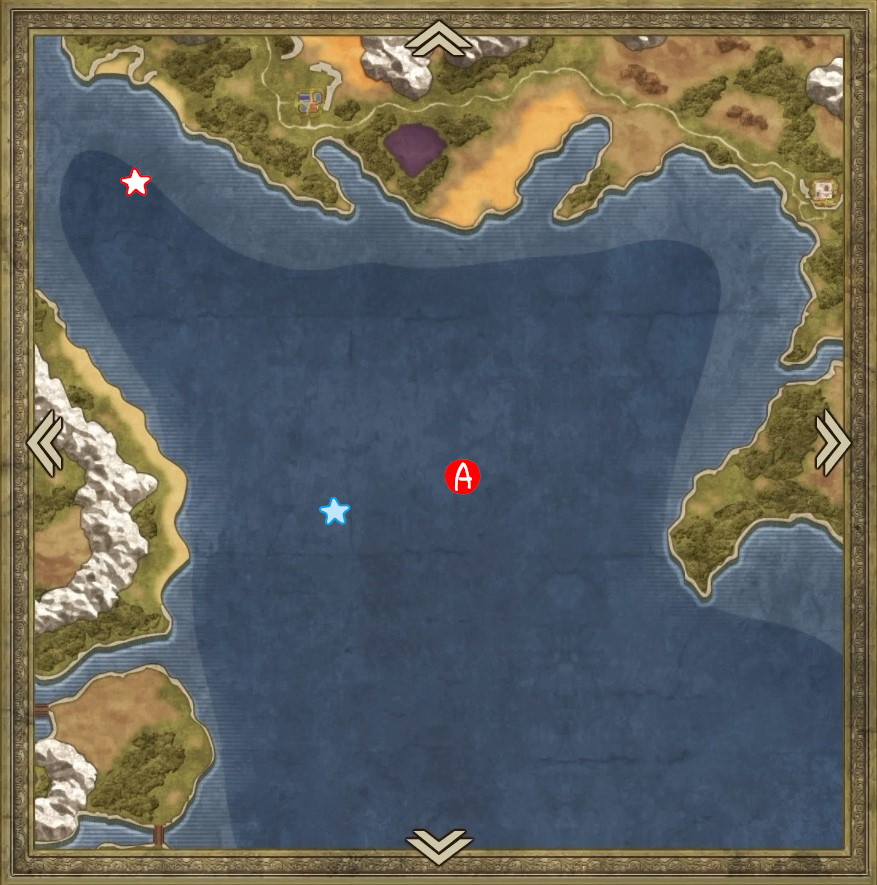Screen dimensions: 877x885
Task: Click the red circle marker labeled A
Action: pos(463,477)
